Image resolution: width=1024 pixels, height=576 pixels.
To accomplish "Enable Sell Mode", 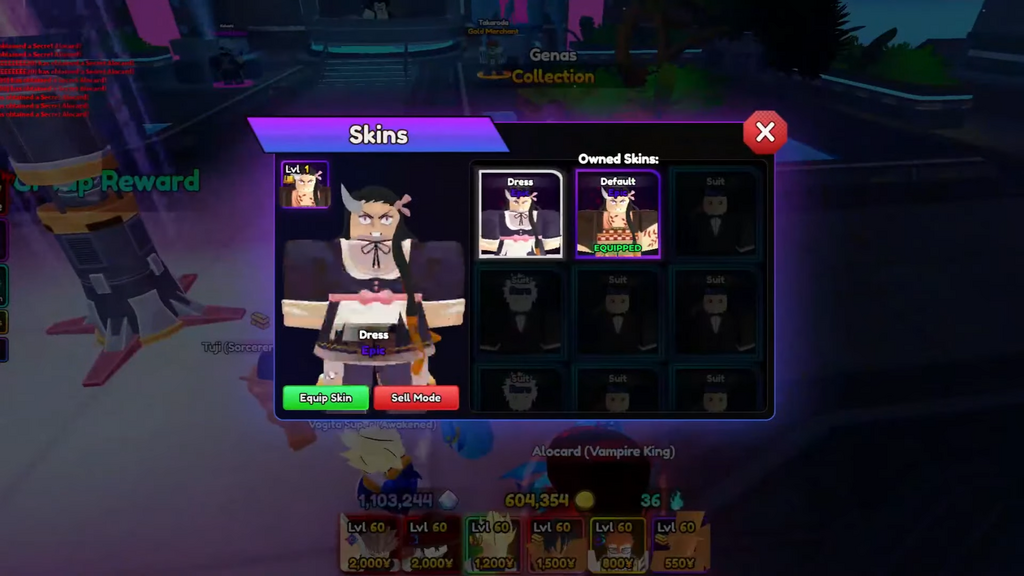I will 416,398.
